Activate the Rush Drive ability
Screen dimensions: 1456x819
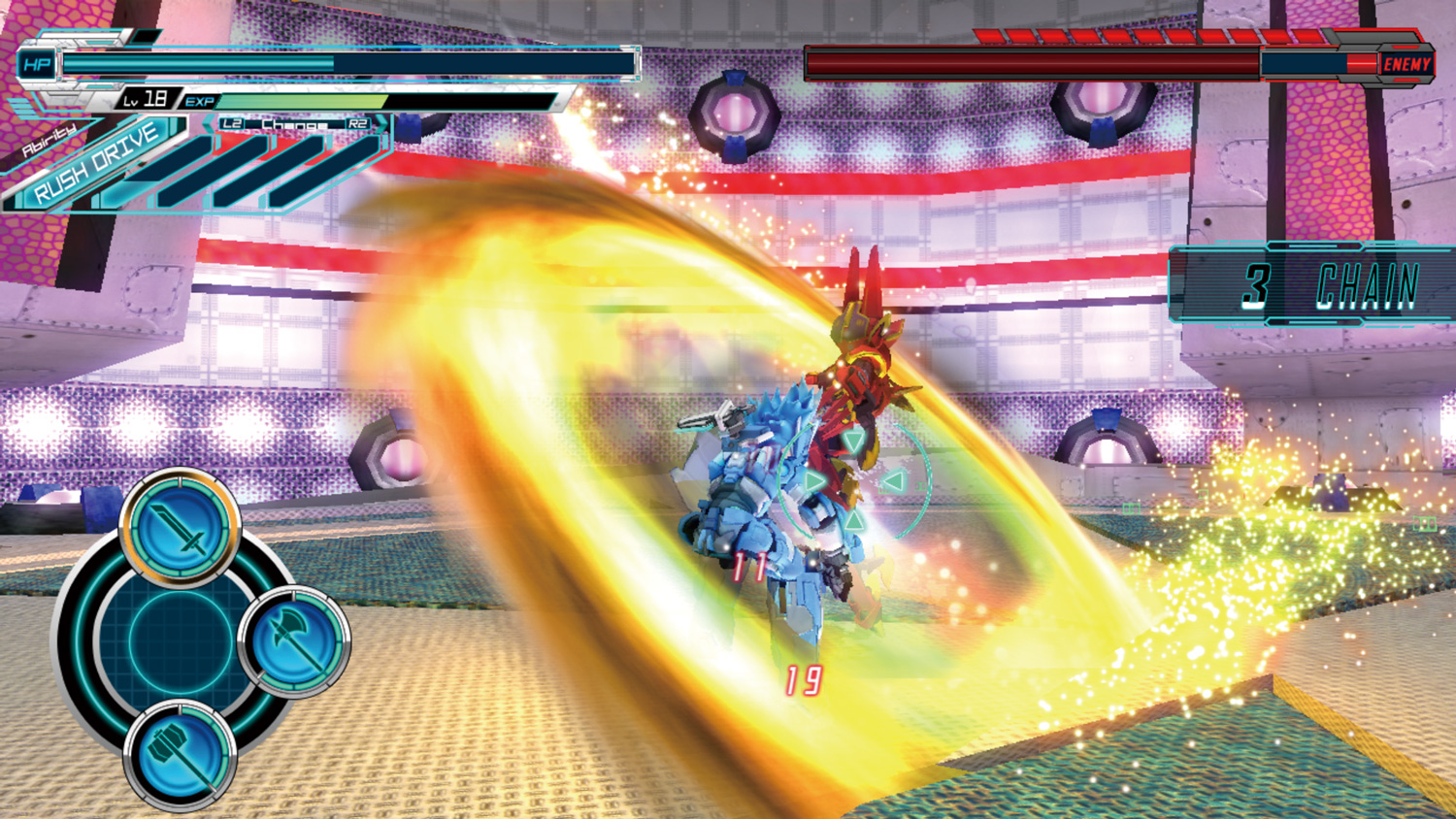(x=97, y=163)
